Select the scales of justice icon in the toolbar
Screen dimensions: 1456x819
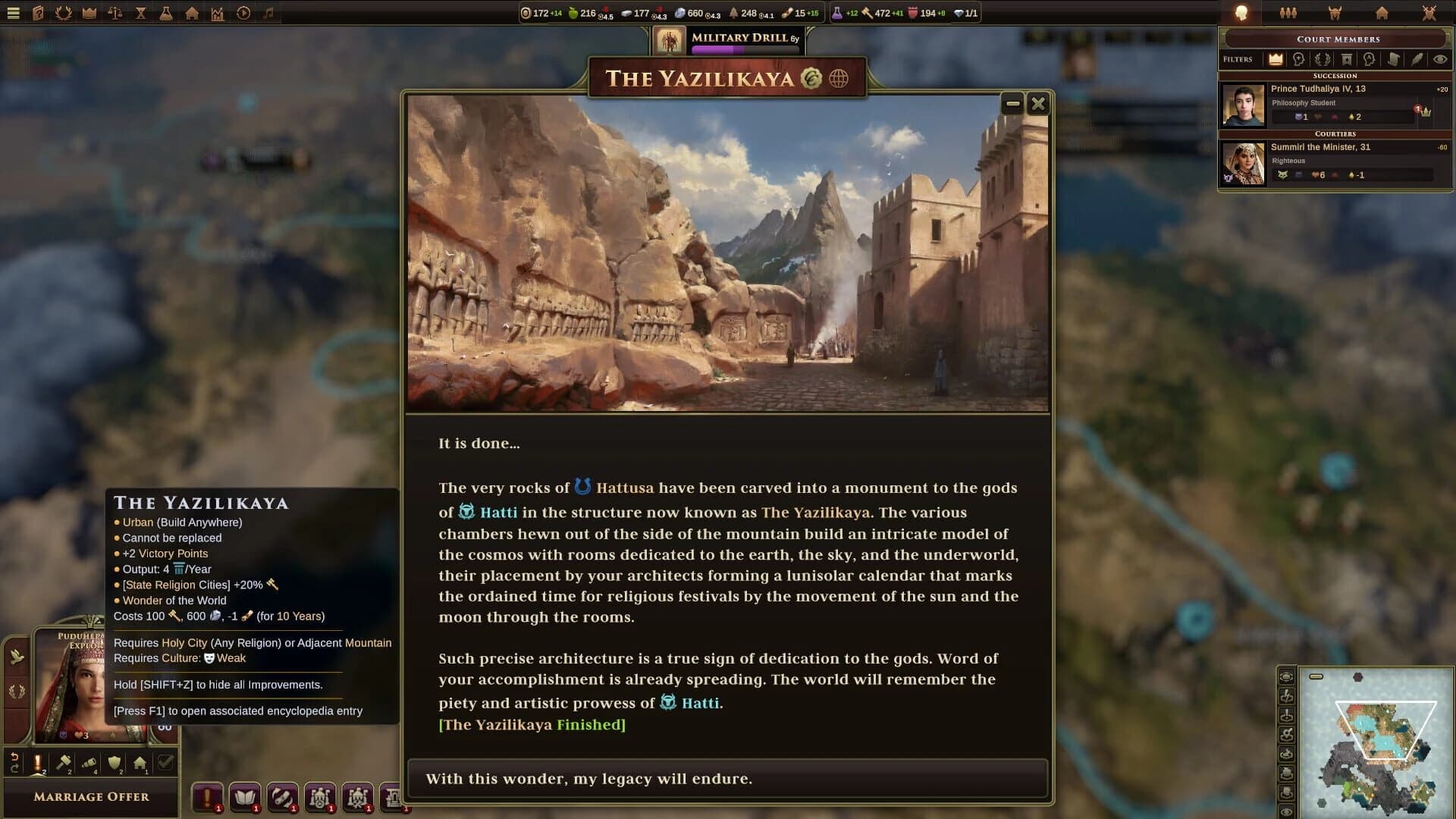point(115,13)
